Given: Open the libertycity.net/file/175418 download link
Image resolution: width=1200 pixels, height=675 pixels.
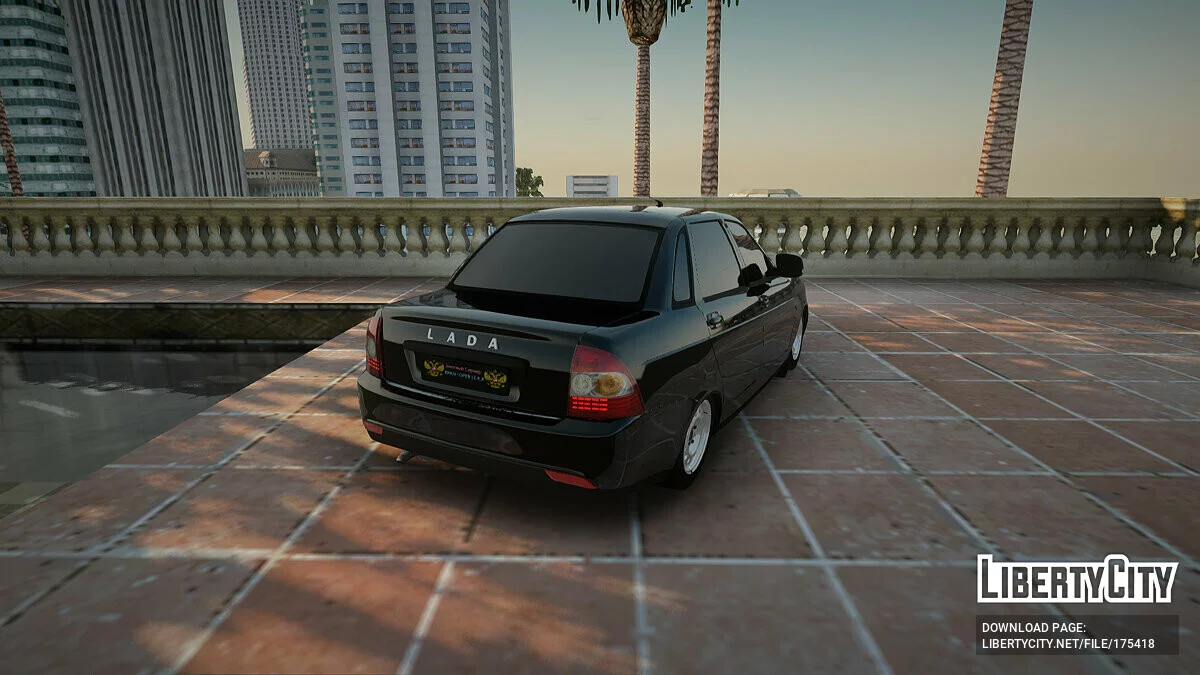Looking at the screenshot, I should [x=1068, y=644].
